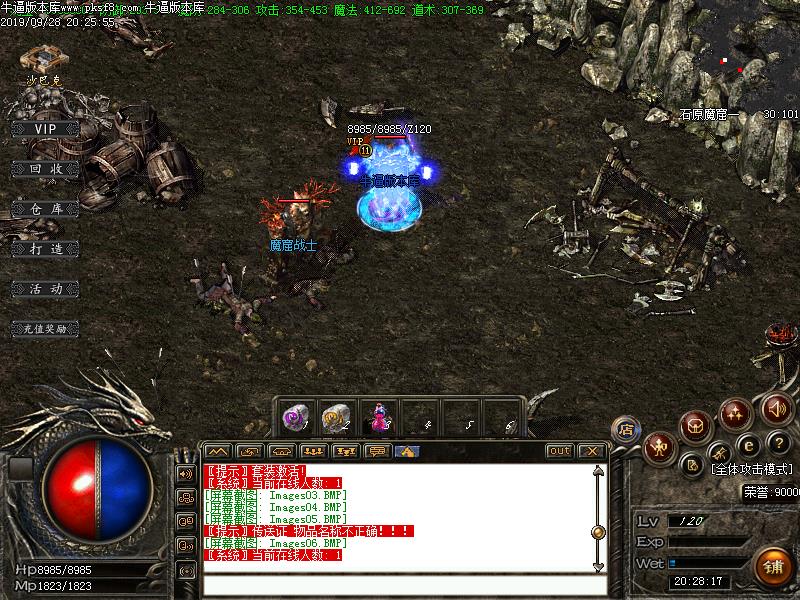The image size is (800, 600).
Task: Toggle sound with the speaker icon
Action: pyautogui.click(x=777, y=408)
